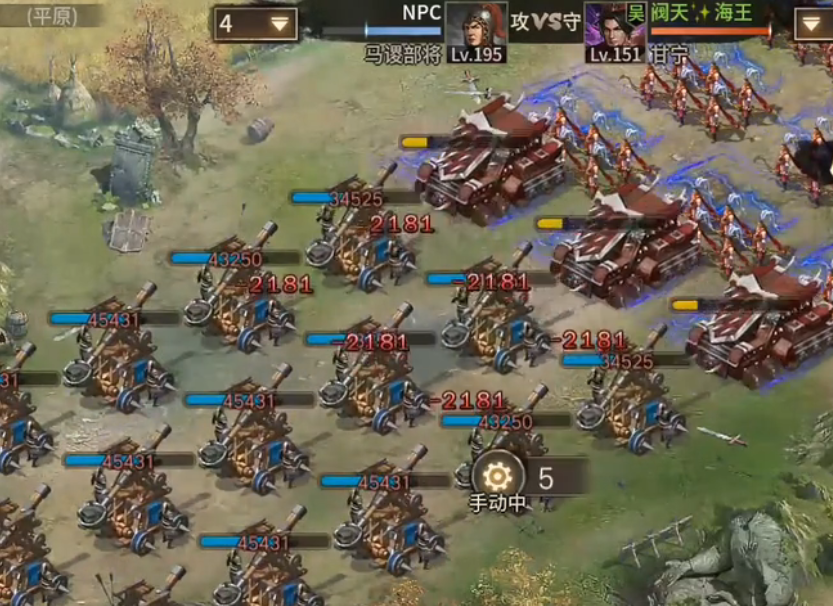Toggle the manual mode gear button
833x606 pixels.
497,475
